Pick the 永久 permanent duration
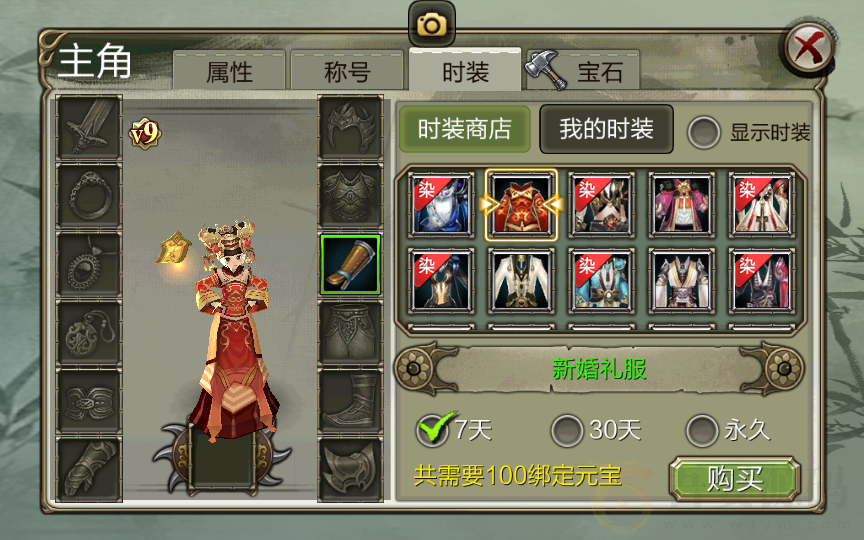This screenshot has width=864, height=540. click(704, 430)
